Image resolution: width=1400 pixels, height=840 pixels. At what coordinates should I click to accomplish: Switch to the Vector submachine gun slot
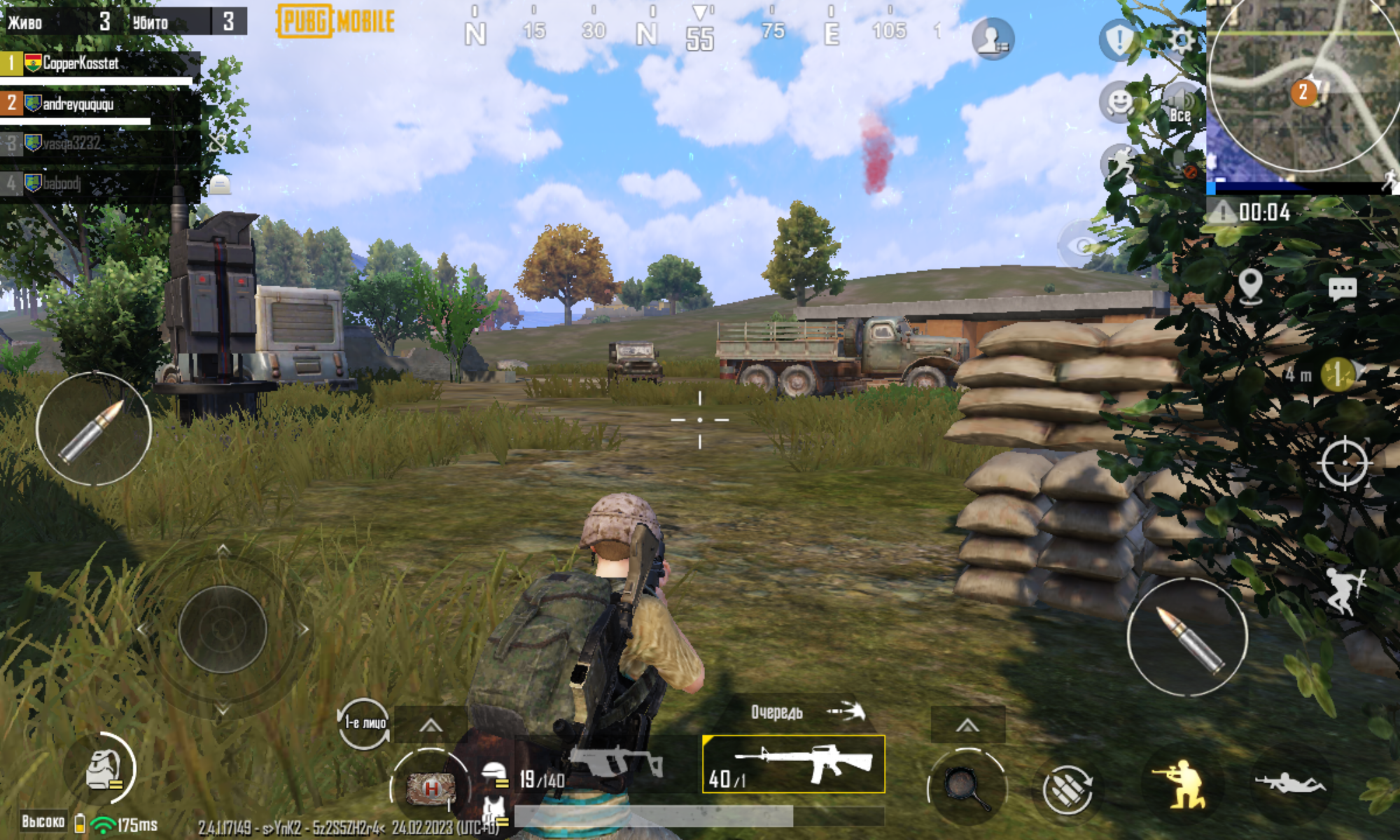(x=608, y=764)
